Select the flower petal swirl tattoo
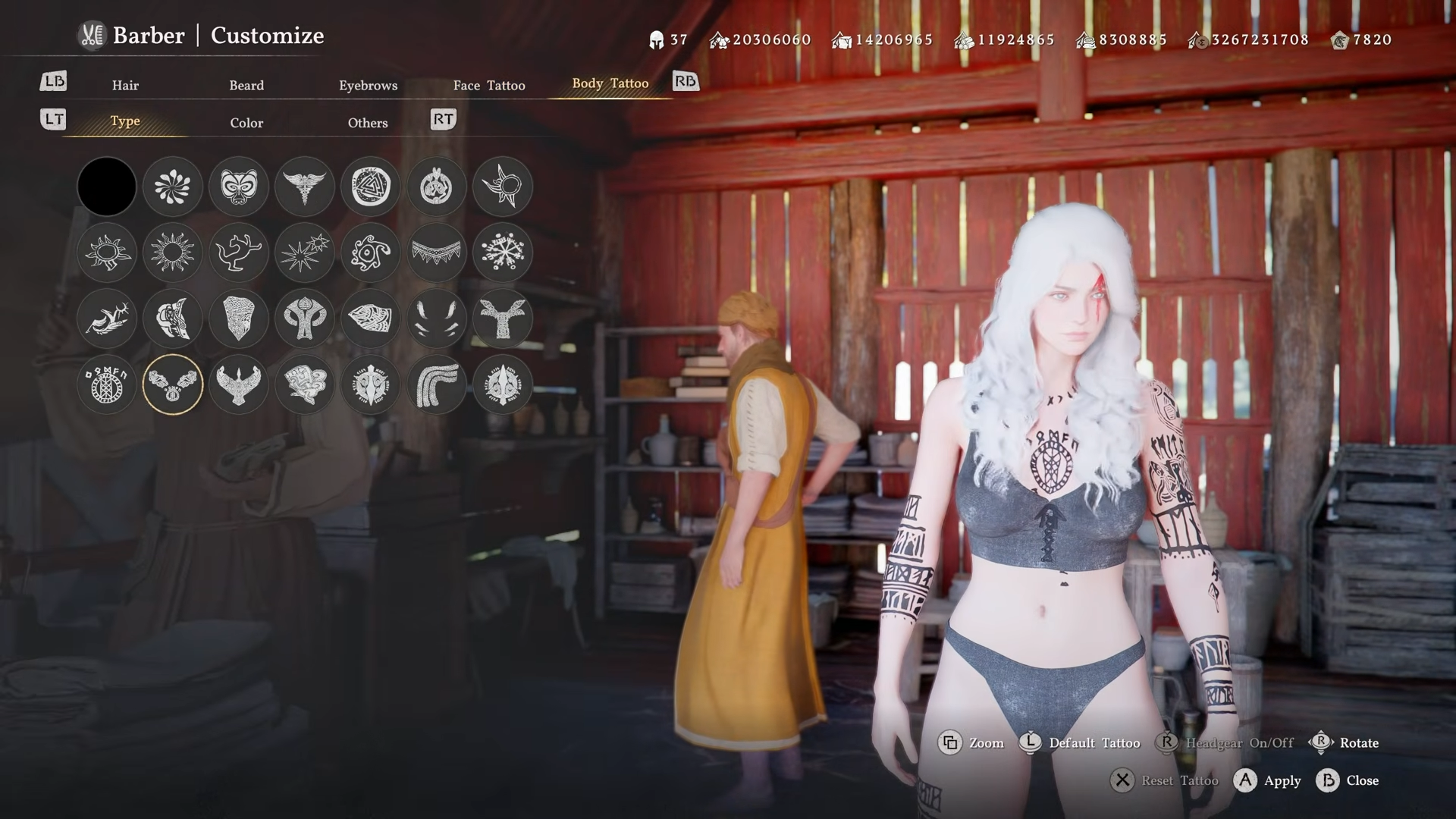The width and height of the screenshot is (1456, 819). point(173,187)
